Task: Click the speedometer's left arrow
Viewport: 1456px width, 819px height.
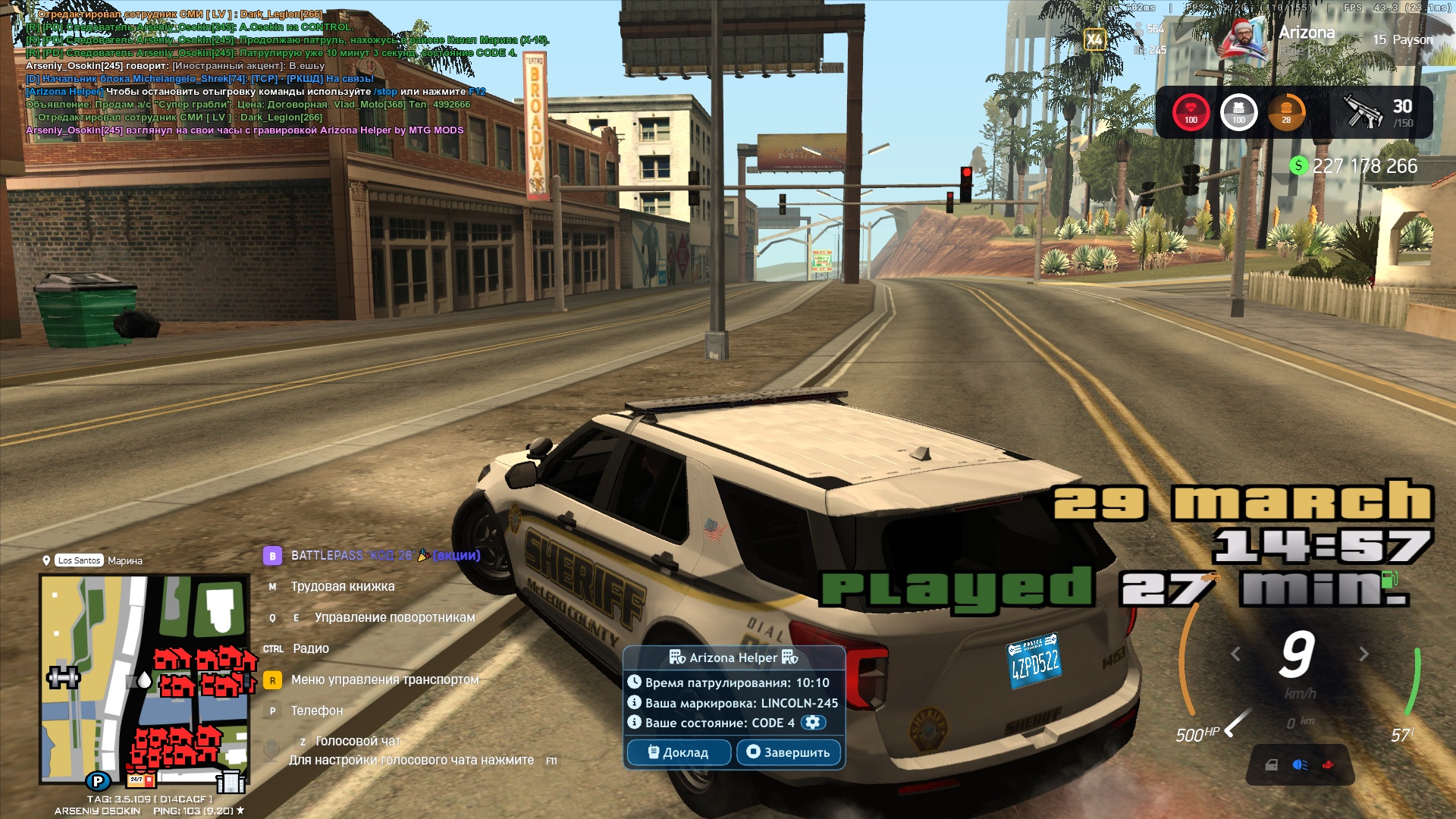Action: click(1235, 654)
